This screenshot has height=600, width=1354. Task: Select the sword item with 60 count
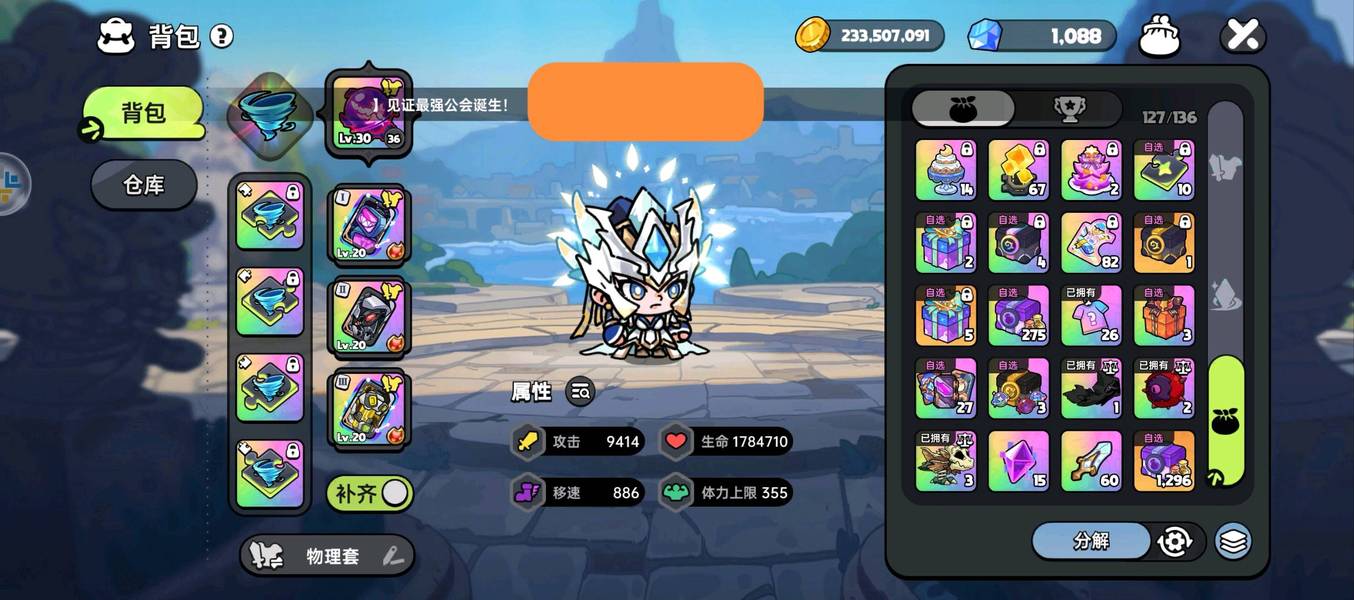pos(1091,461)
